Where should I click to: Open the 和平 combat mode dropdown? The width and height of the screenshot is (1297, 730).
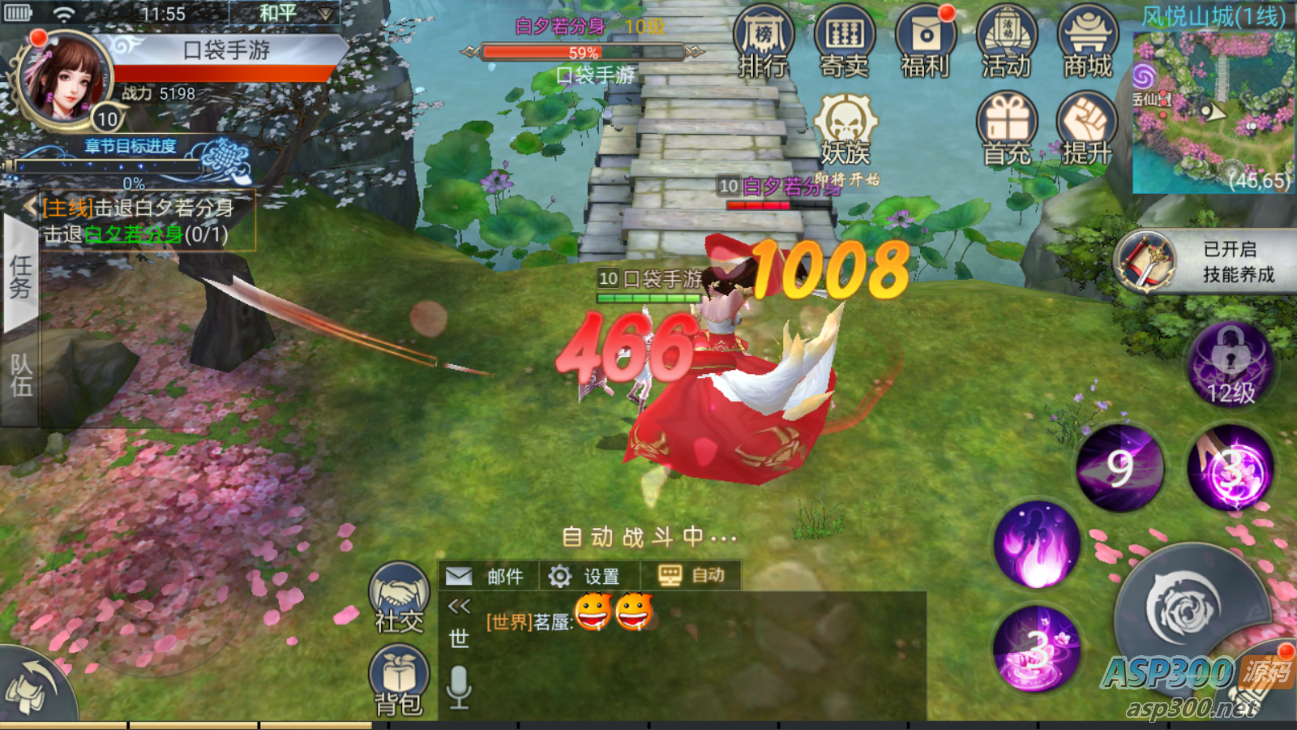[x=284, y=14]
